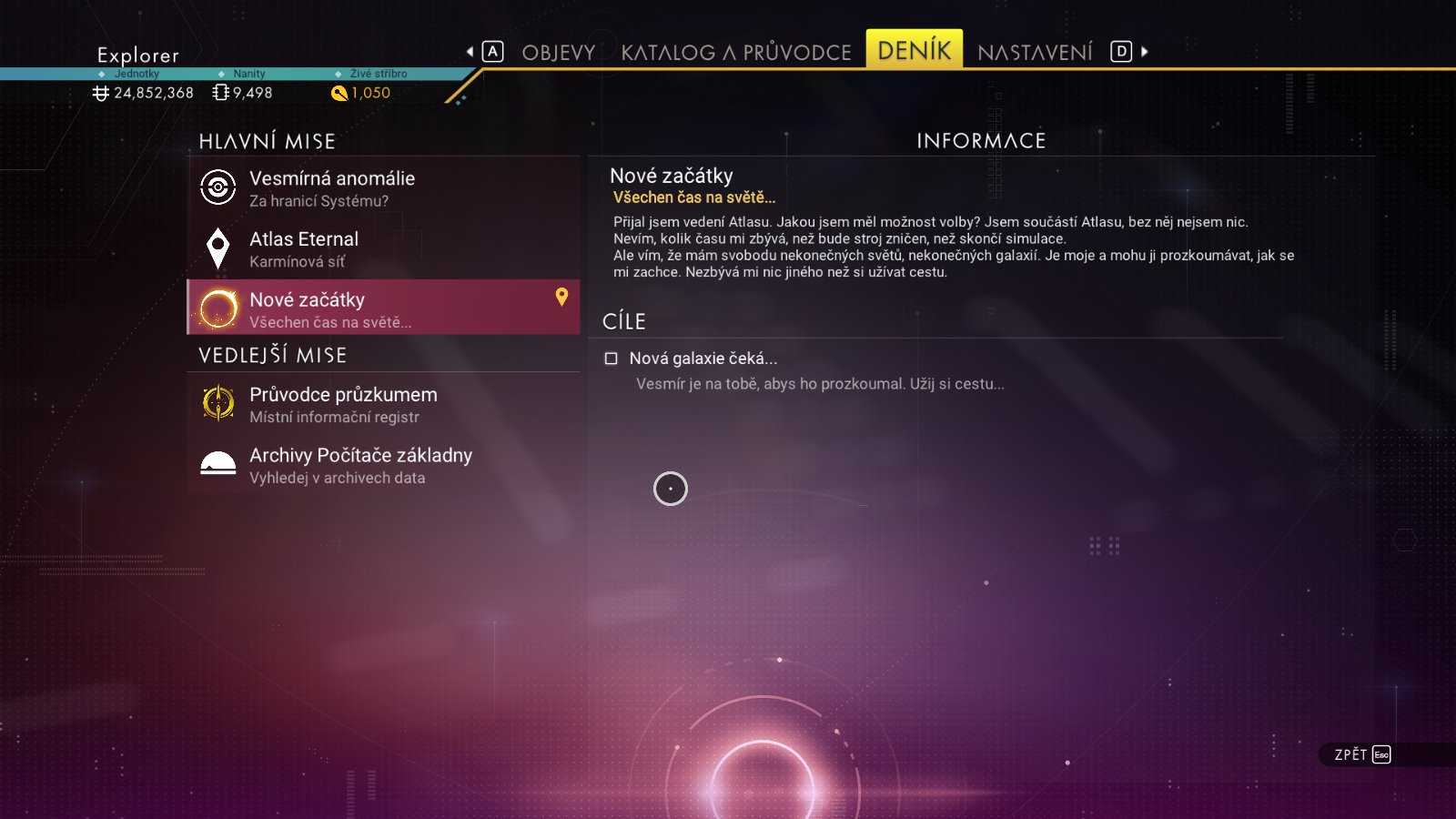Switch to the Objevy tab
This screenshot has width=1456, height=819.
558,53
